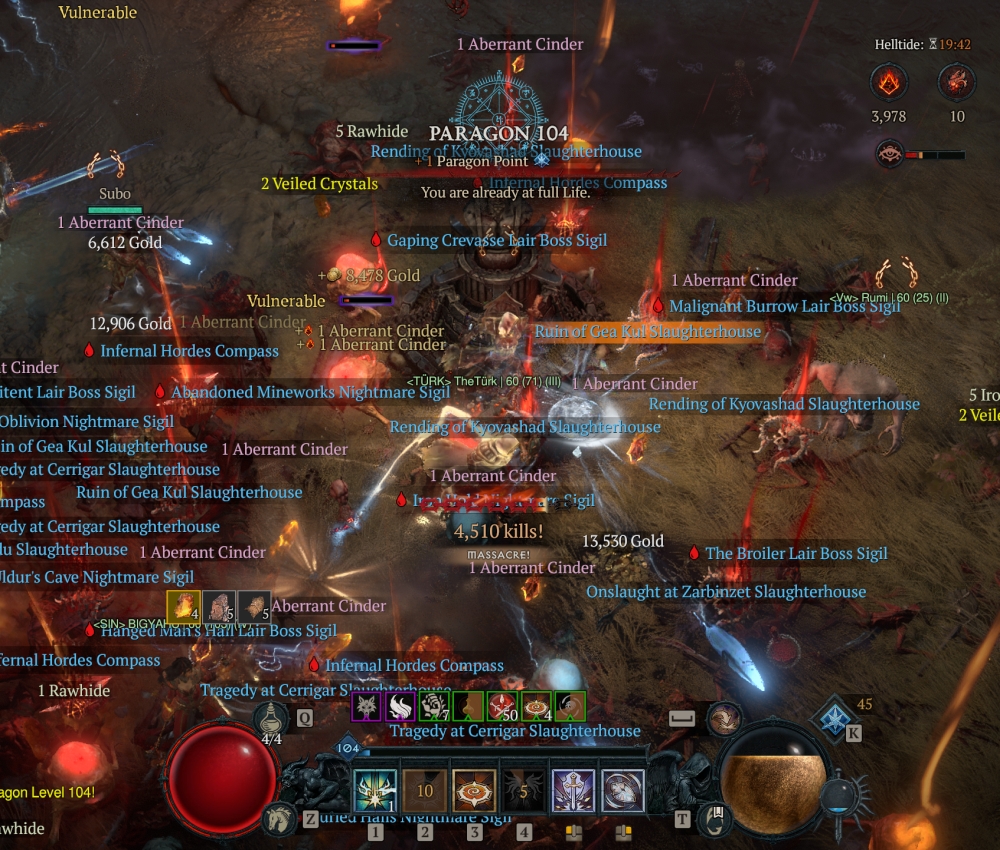Image resolution: width=1000 pixels, height=850 pixels.
Task: Select the skill slot showing 10 cooldown
Action: (425, 790)
